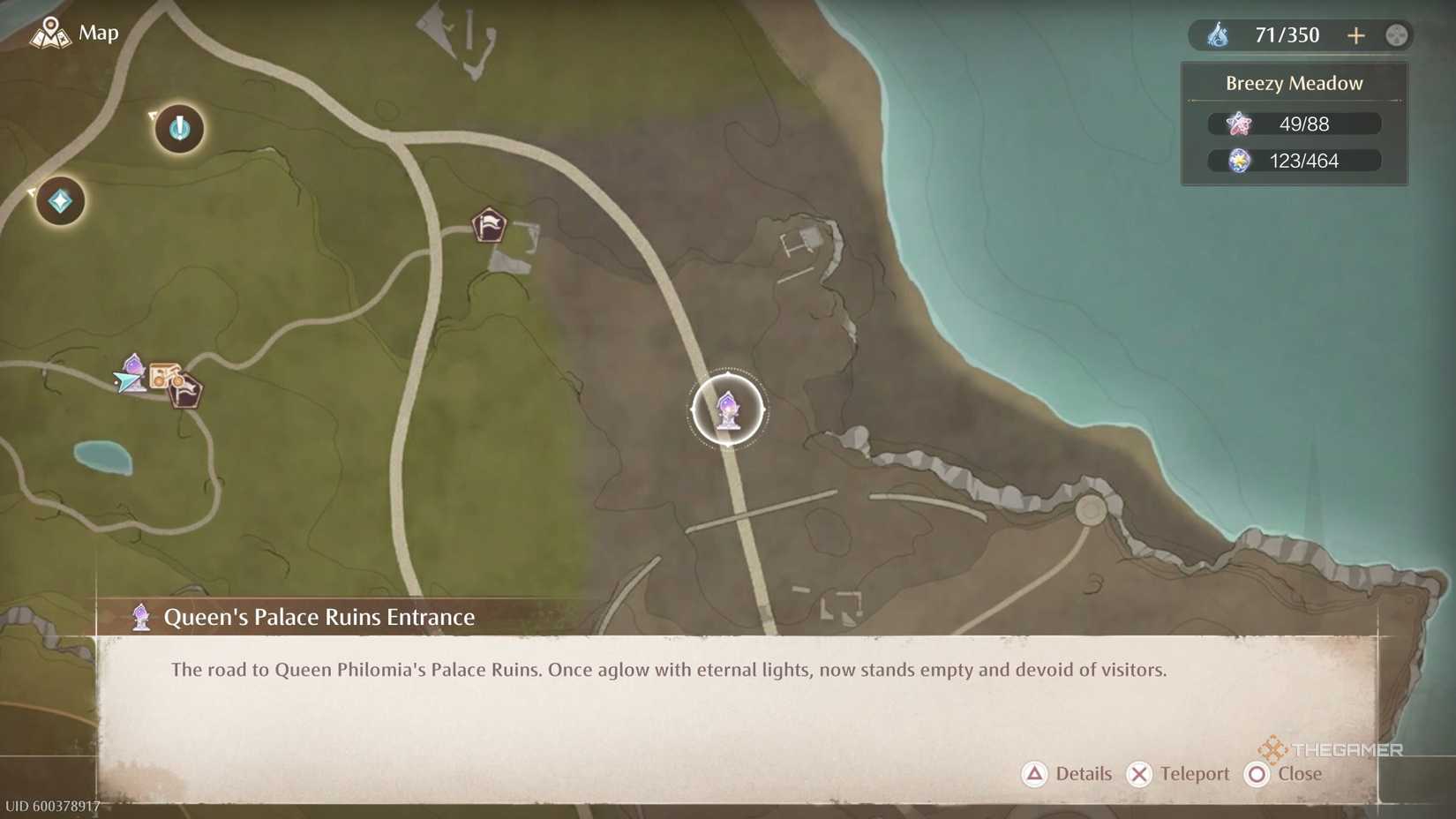
Task: Click the pink star collectible counter icon
Action: click(x=1239, y=124)
